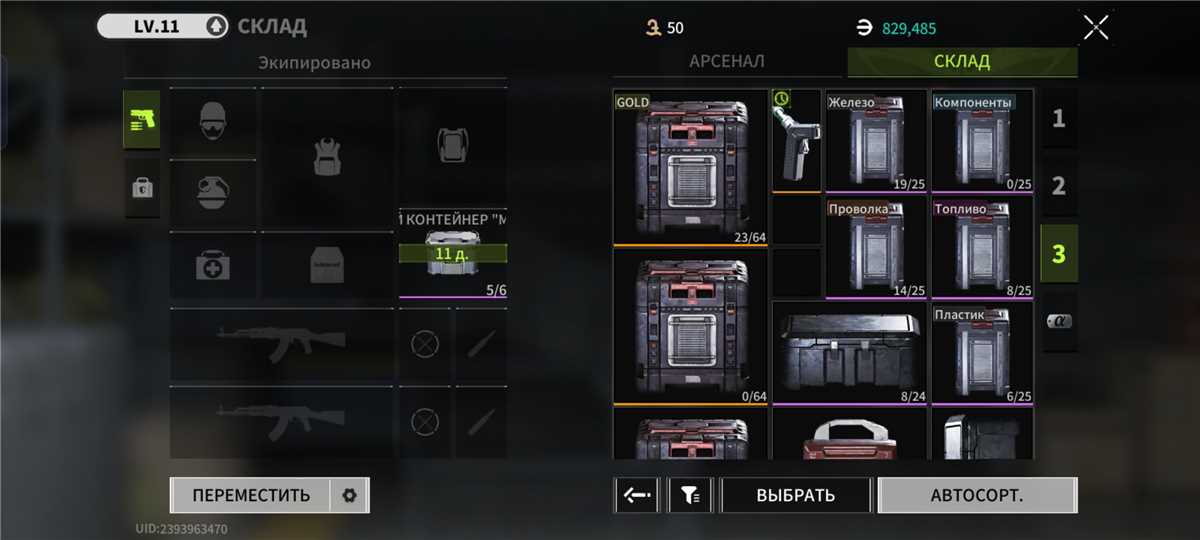Activate the ВЫБРАТЬ button
Viewport: 1200px width, 540px height.
pos(796,495)
